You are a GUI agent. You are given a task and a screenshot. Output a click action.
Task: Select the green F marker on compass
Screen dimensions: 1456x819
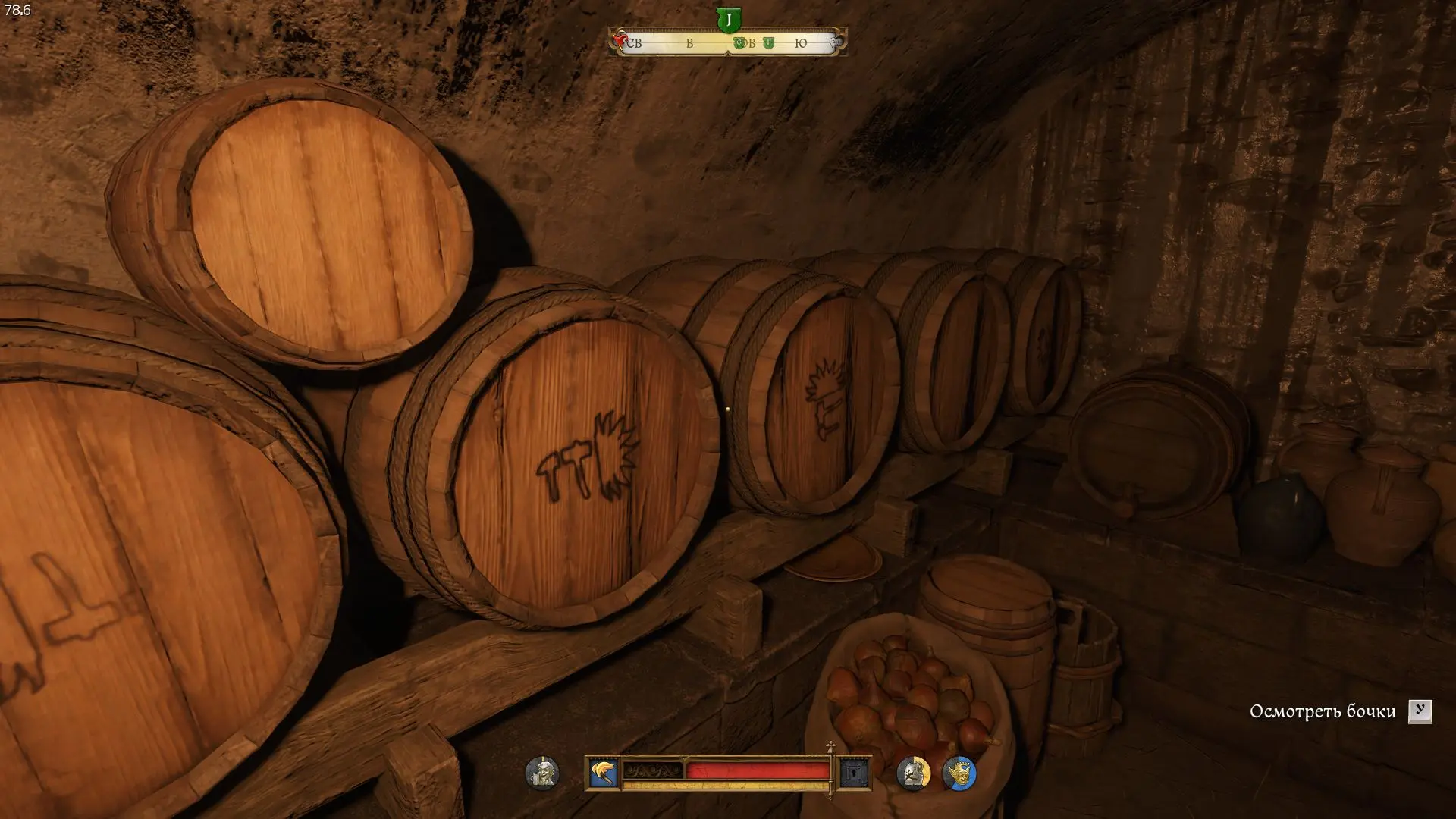(768, 43)
